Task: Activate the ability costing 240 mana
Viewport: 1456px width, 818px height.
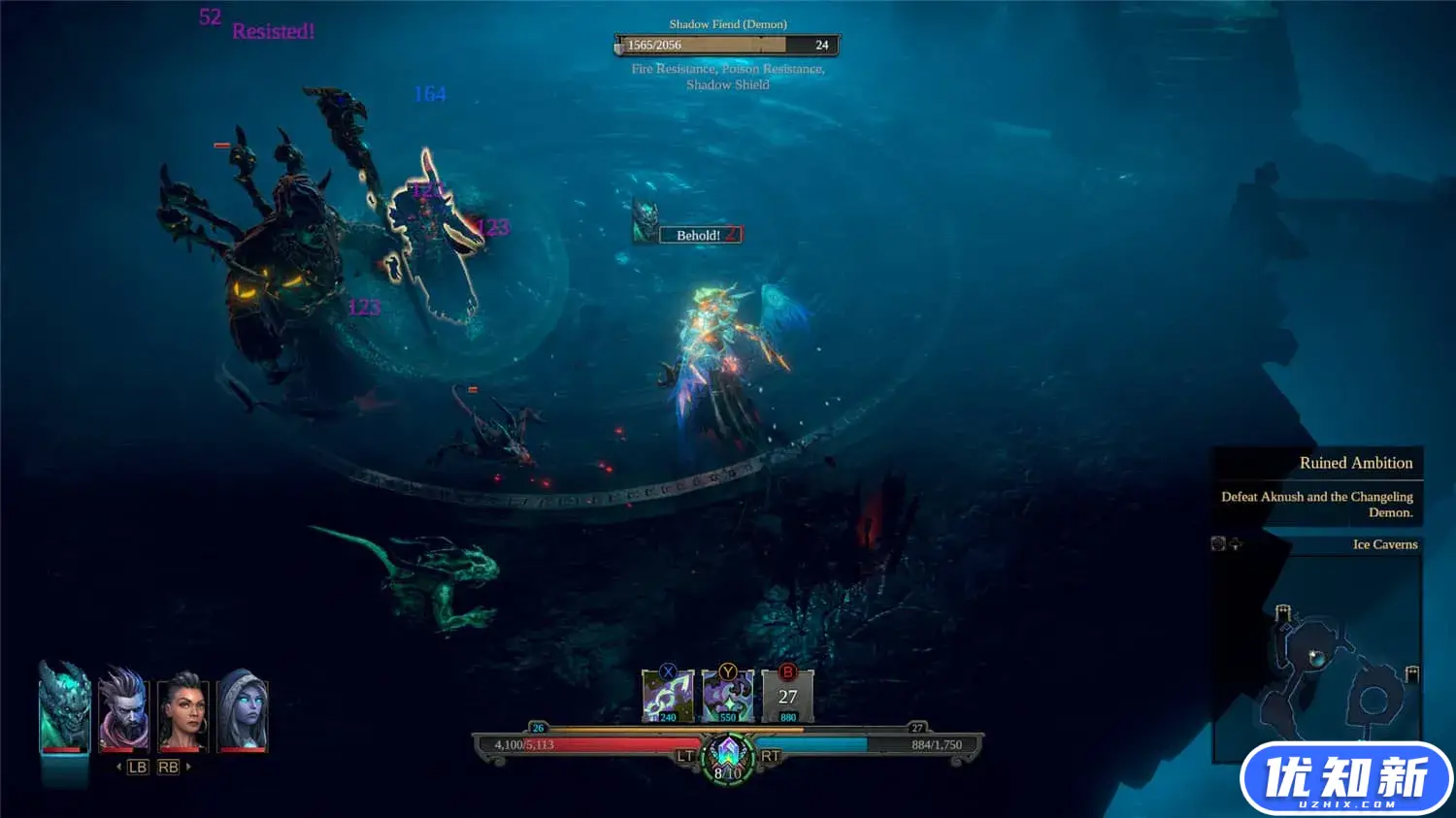Action: pos(668,696)
